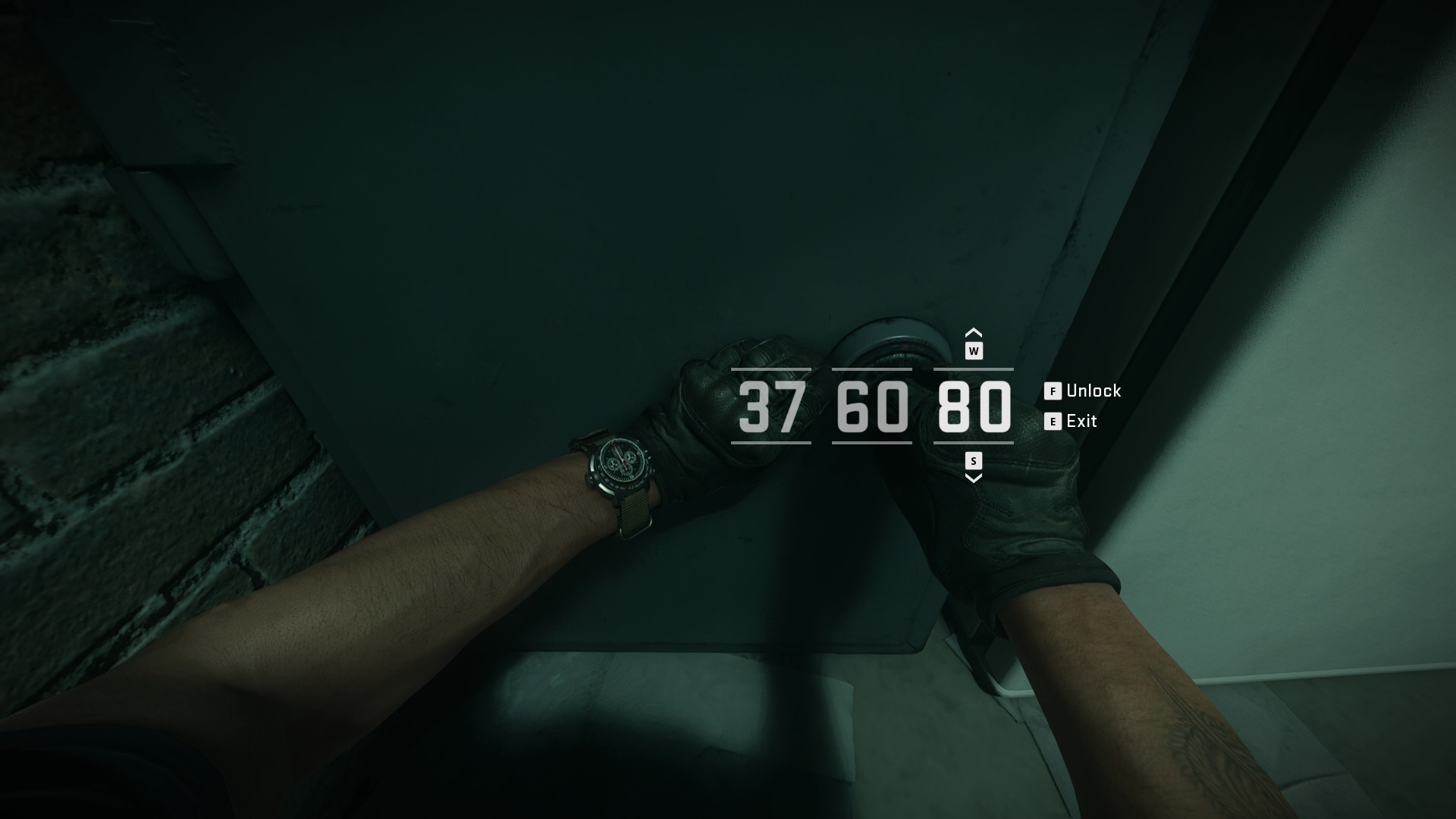The width and height of the screenshot is (1456, 819).
Task: Select the E key icon beside Exit
Action: 1052,421
